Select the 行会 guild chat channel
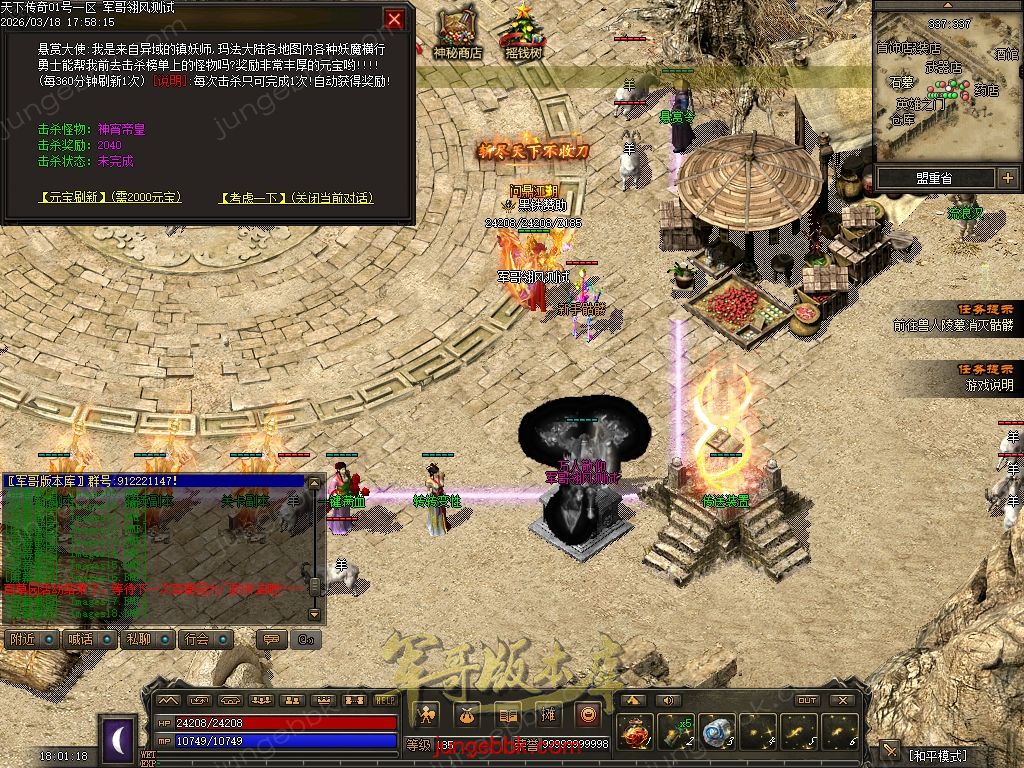The width and height of the screenshot is (1024, 768). (x=204, y=639)
